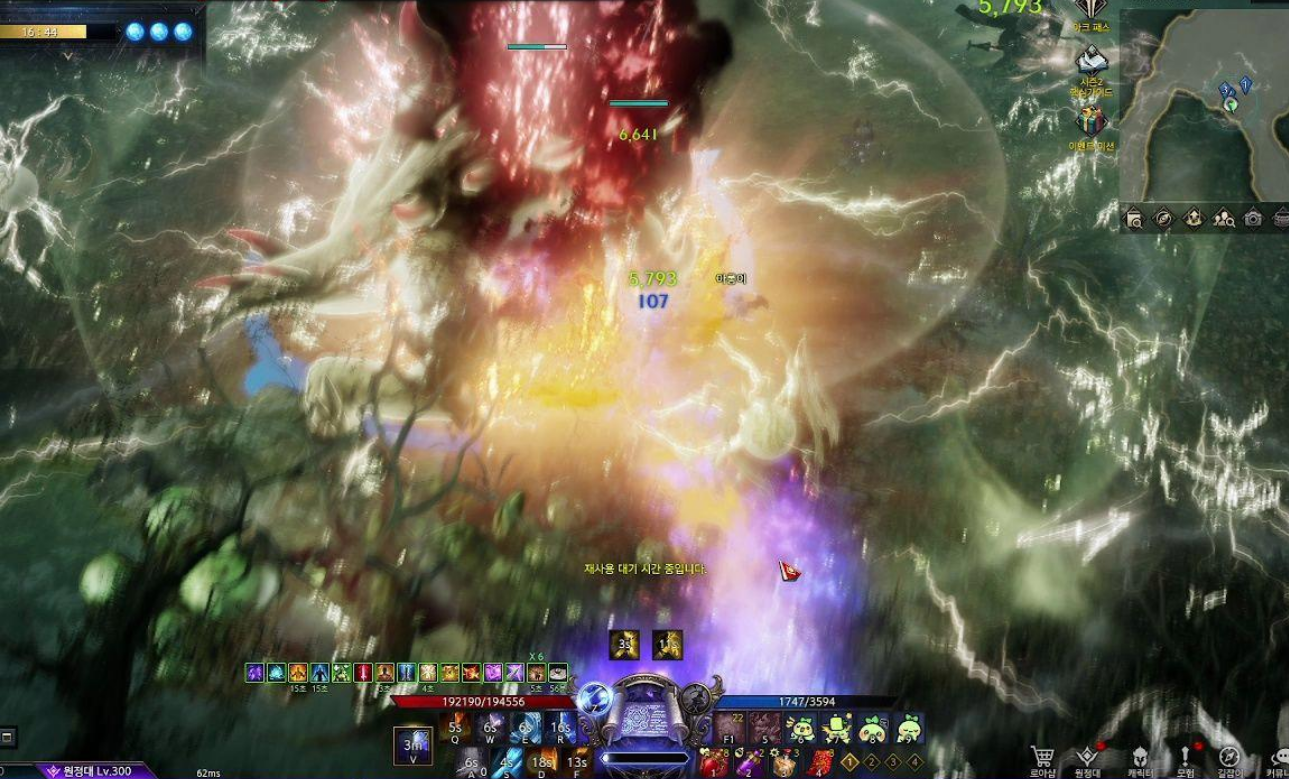The width and height of the screenshot is (1289, 779).
Task: Open the 원정대 roster menu
Action: (x=1087, y=757)
